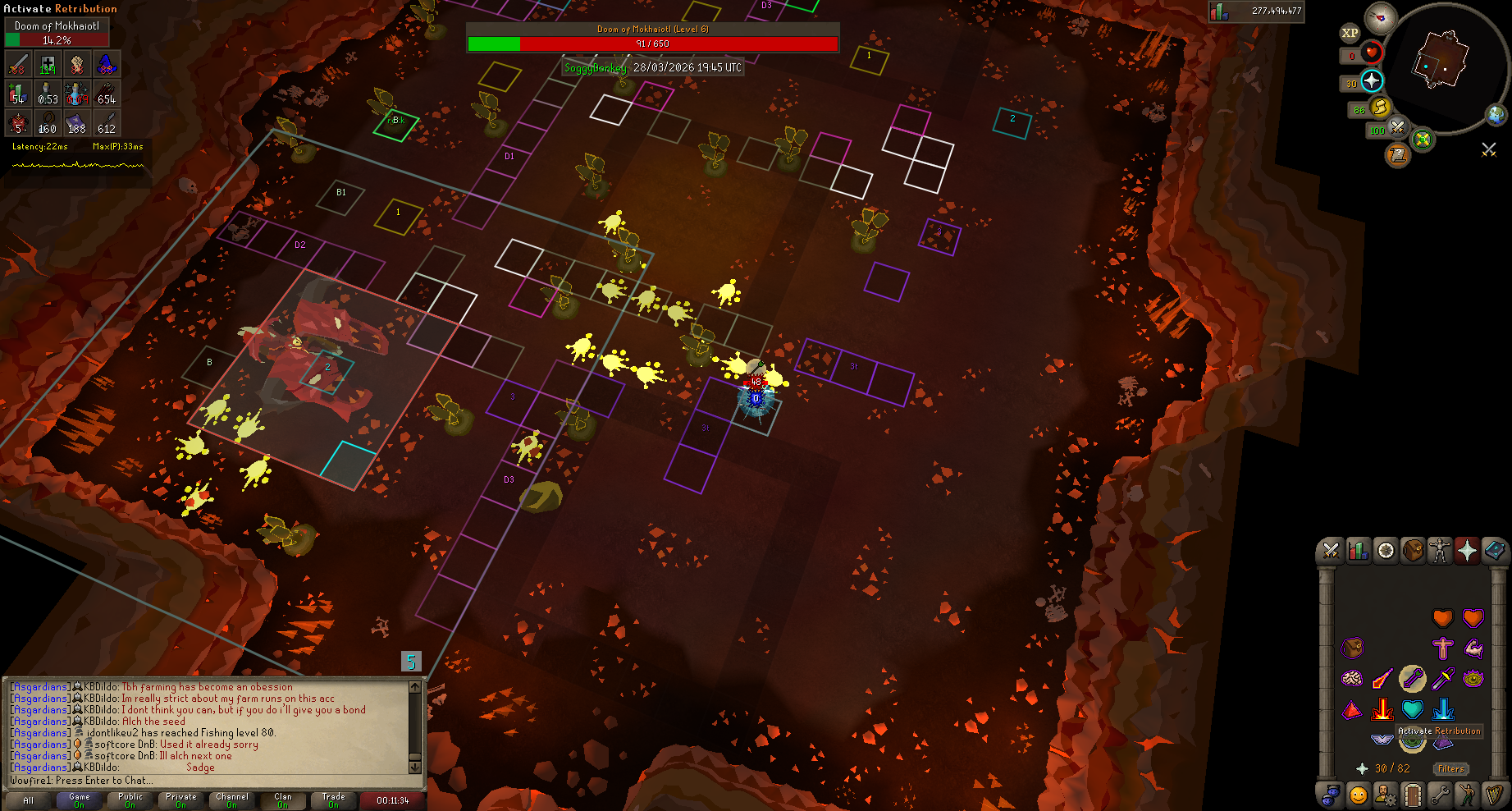Toggle quick prayers orb
Image resolution: width=1512 pixels, height=811 pixels.
tap(1372, 81)
